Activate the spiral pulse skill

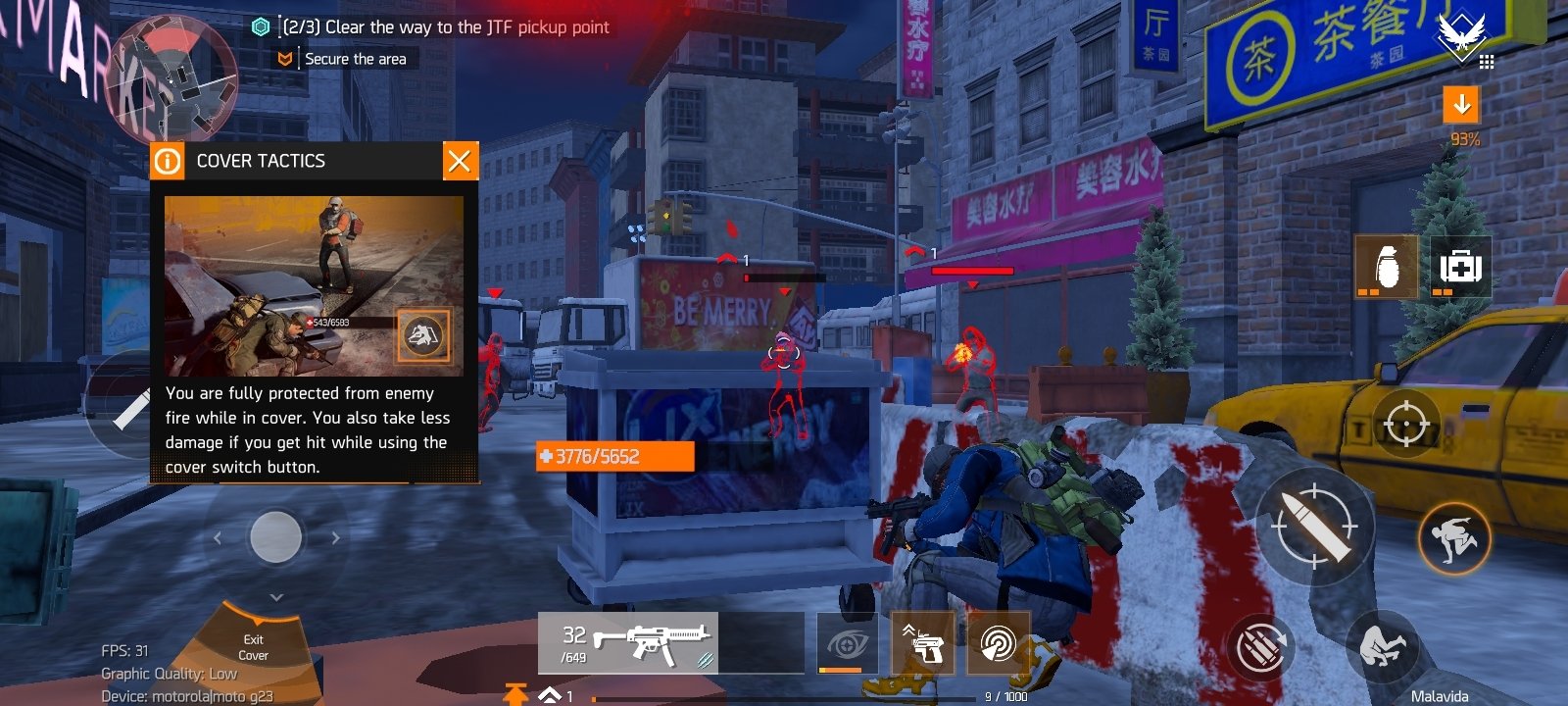click(x=999, y=644)
